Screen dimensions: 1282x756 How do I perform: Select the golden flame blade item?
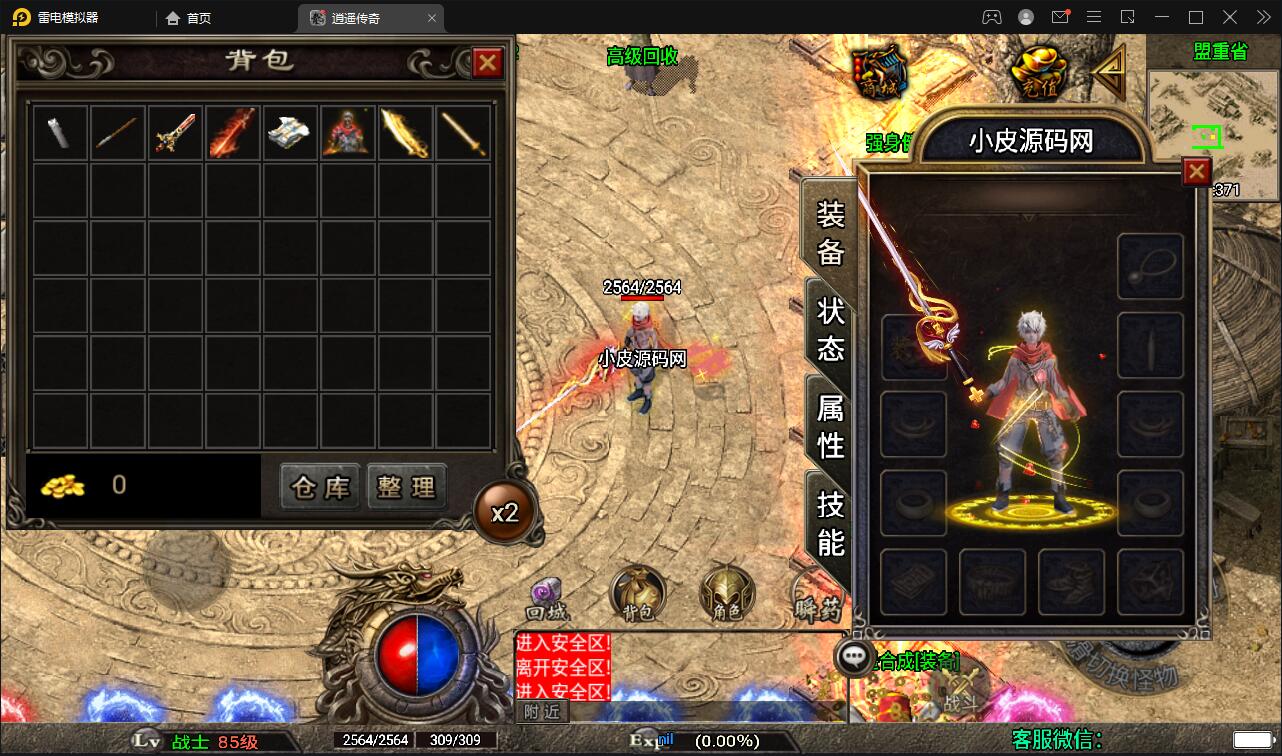[x=406, y=133]
